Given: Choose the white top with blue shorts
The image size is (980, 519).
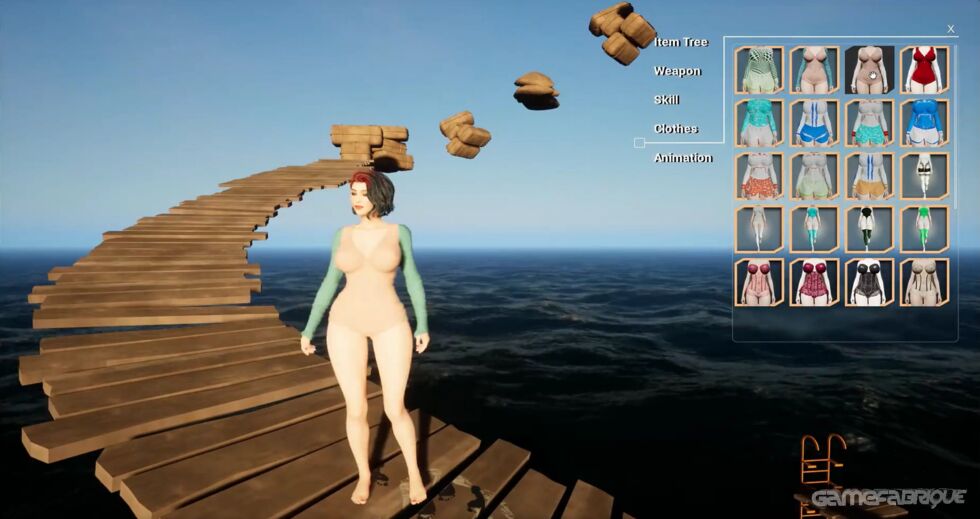Looking at the screenshot, I should click(814, 123).
